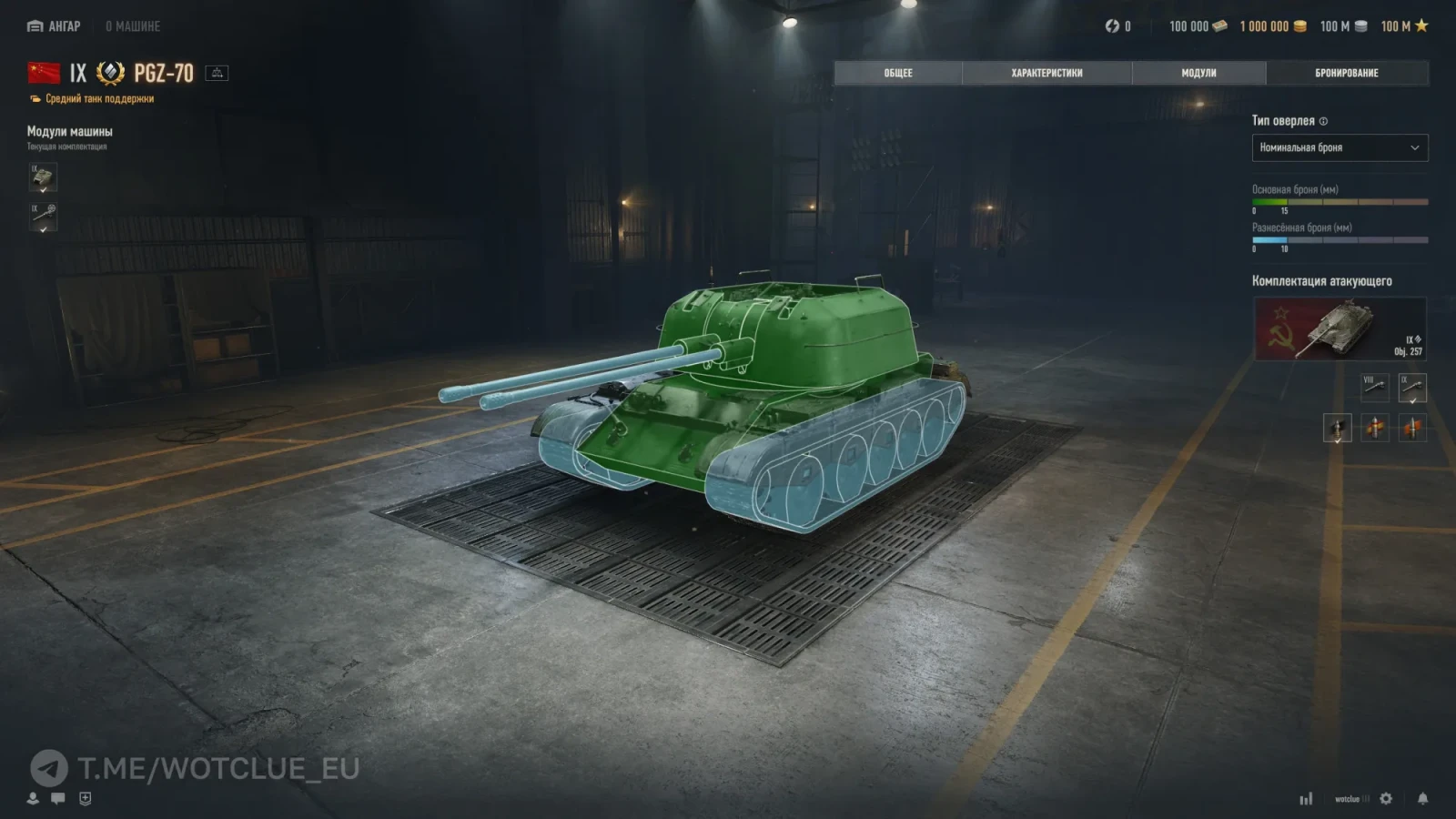Open the chat speech-bubble icon
Image resolution: width=1456 pixels, height=819 pixels.
click(58, 798)
